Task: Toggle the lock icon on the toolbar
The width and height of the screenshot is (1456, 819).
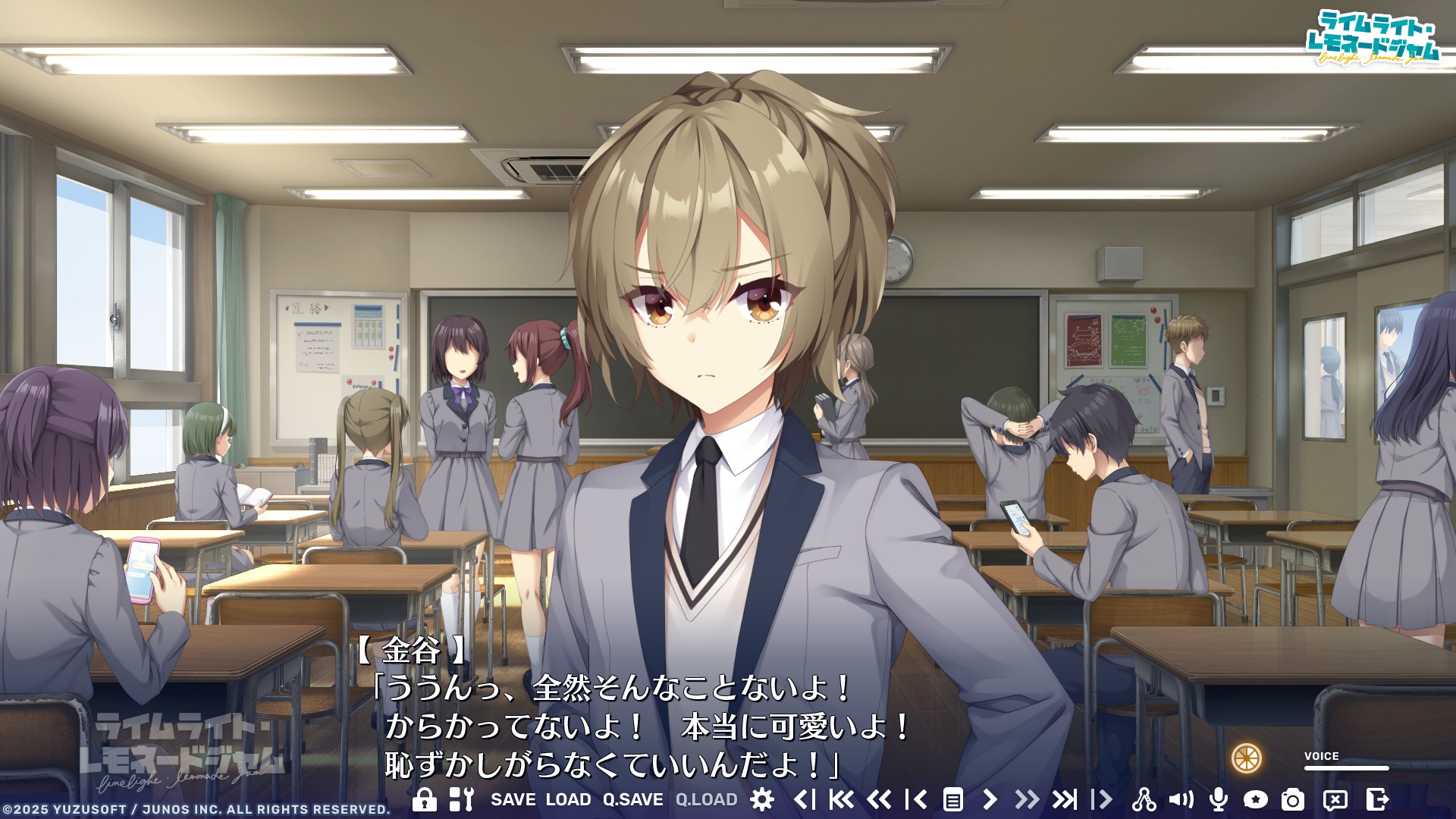Action: pos(425,797)
